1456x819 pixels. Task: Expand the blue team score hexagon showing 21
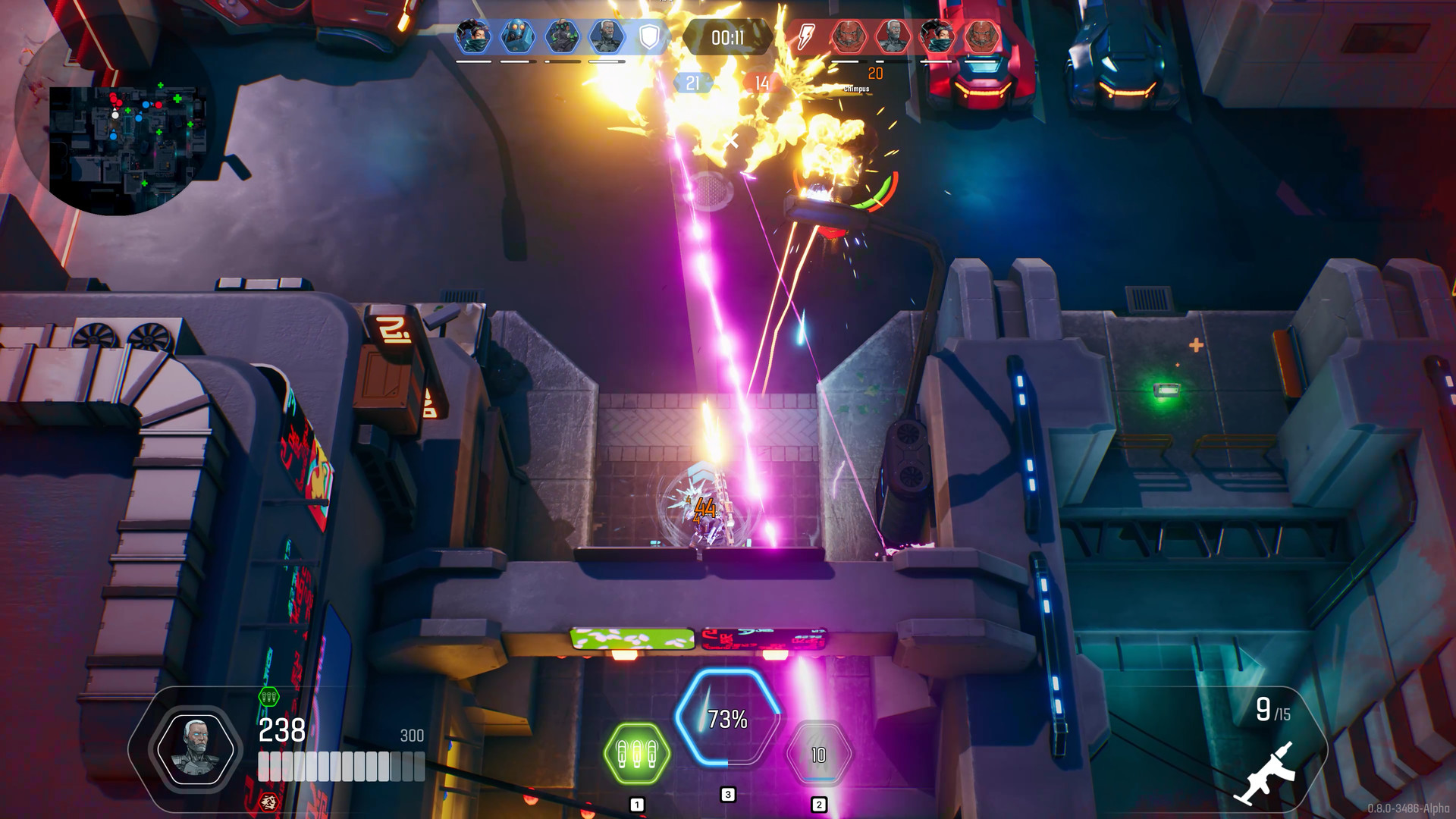pos(692,80)
